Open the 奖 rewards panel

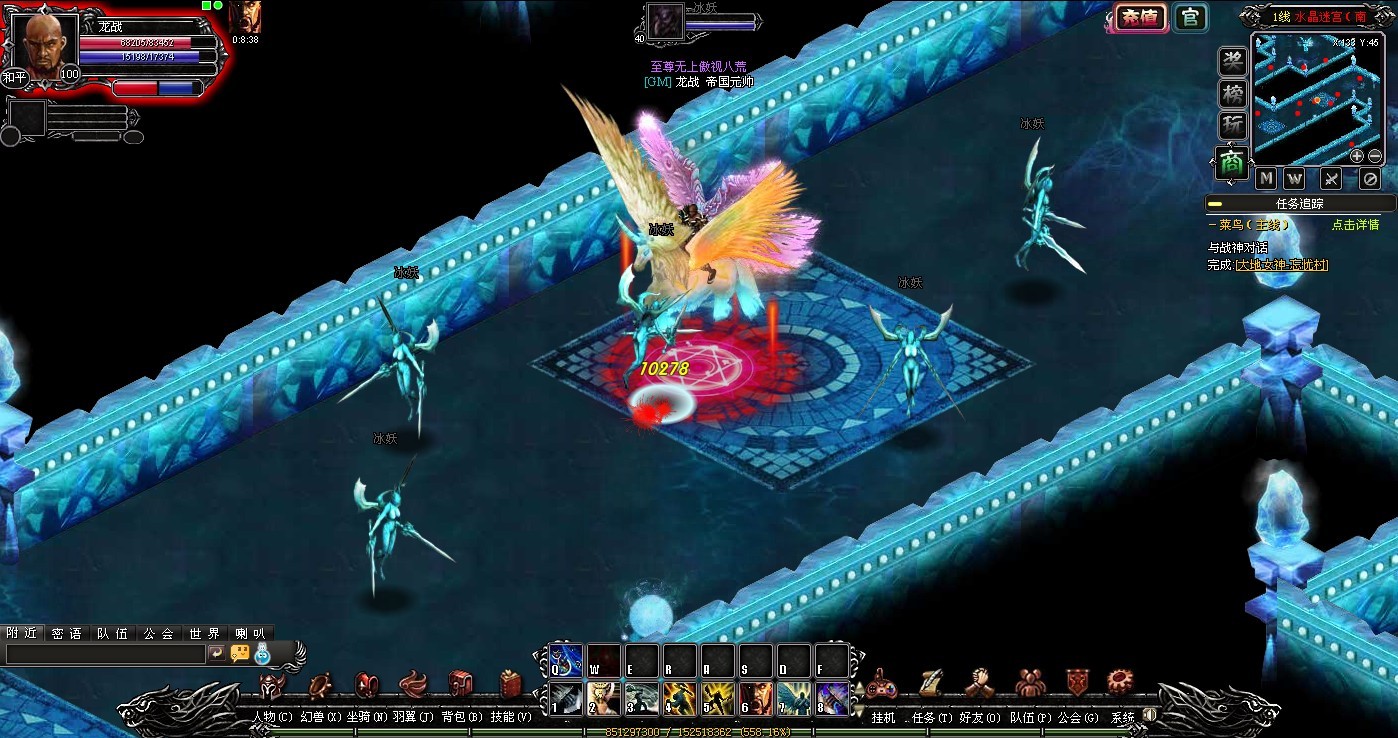click(1232, 61)
